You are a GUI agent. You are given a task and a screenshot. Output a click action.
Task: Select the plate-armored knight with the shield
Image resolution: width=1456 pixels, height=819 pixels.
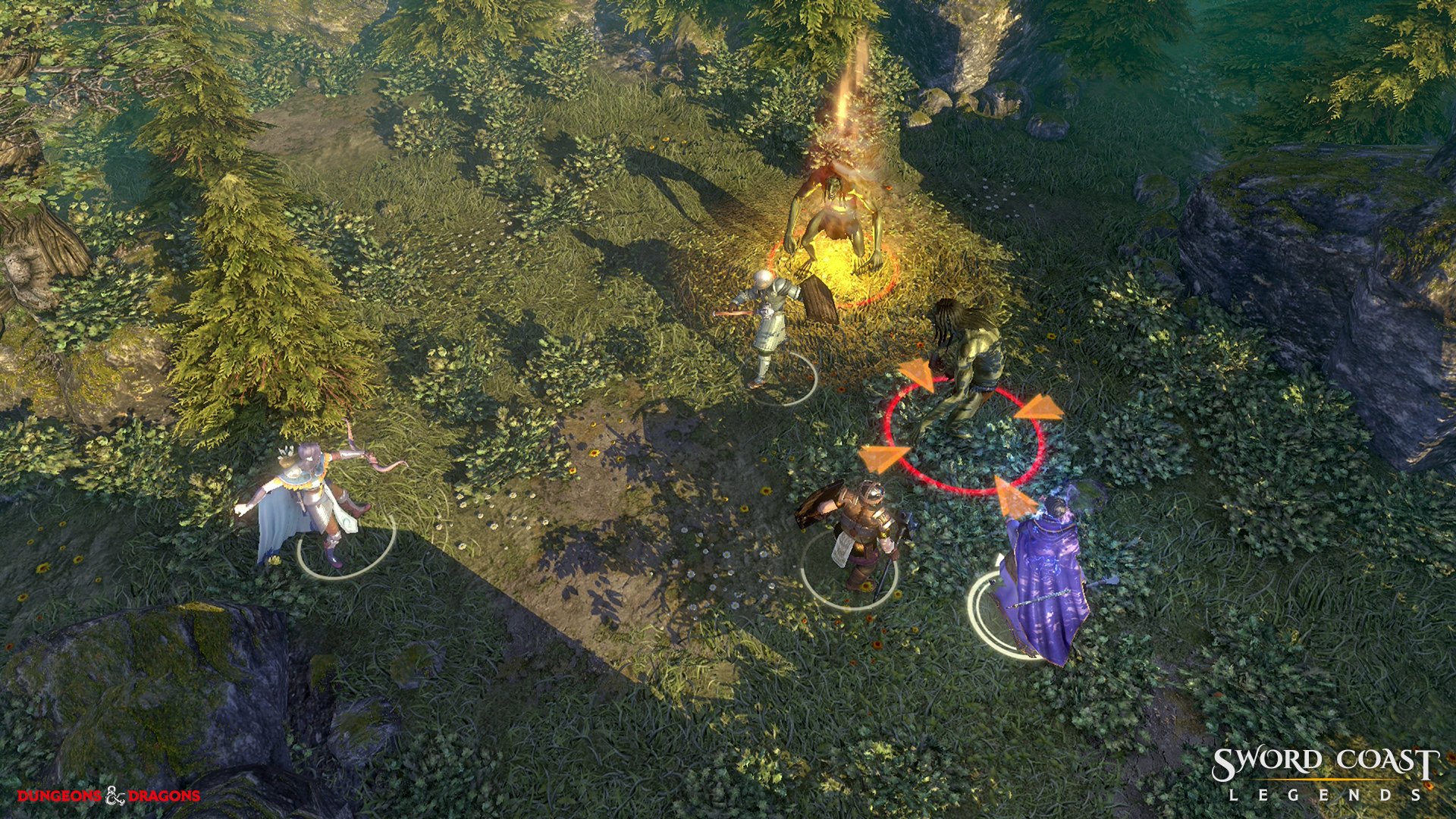click(x=775, y=320)
